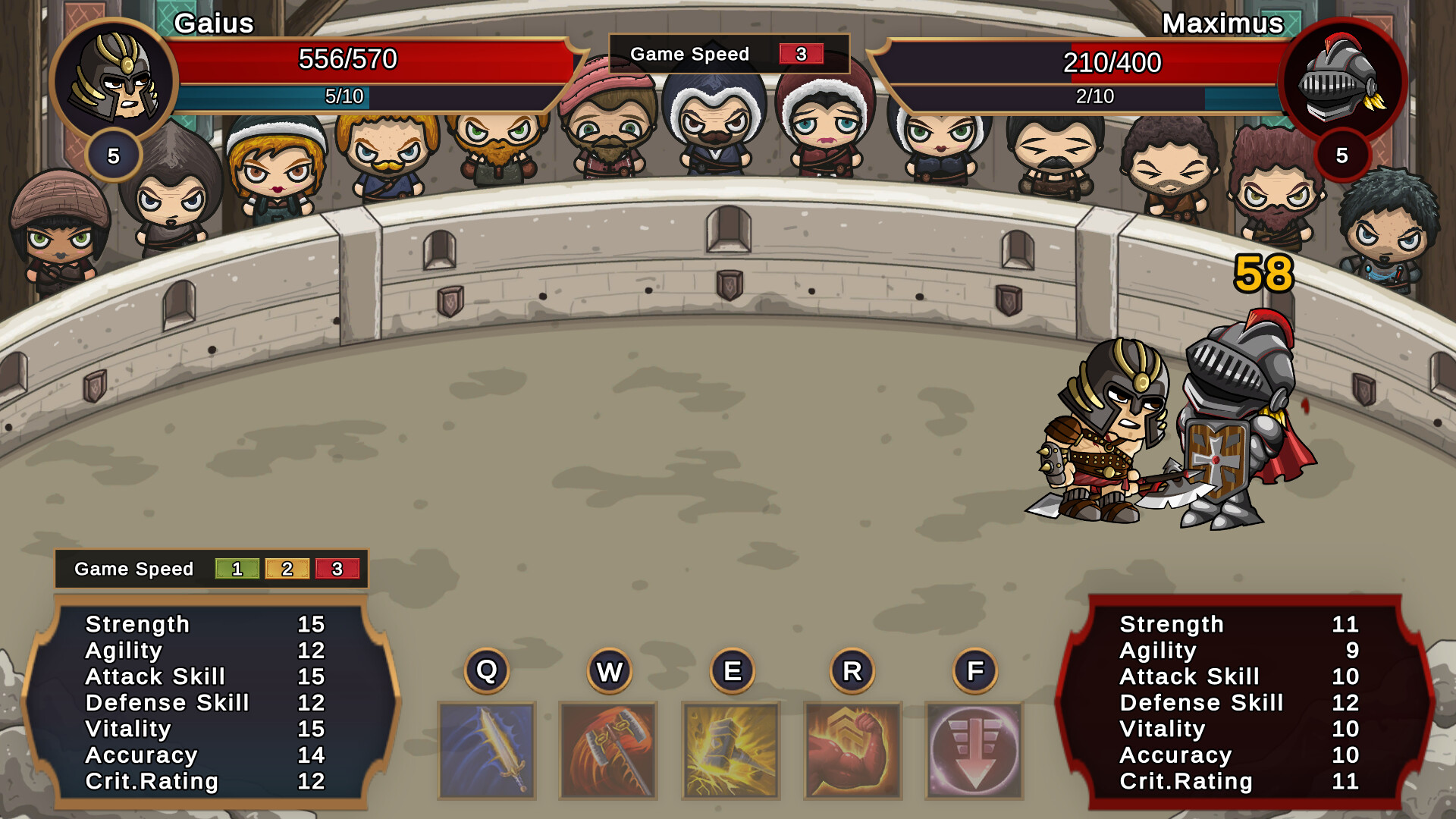Toggle game speed 3 in the bottom panel

point(338,569)
